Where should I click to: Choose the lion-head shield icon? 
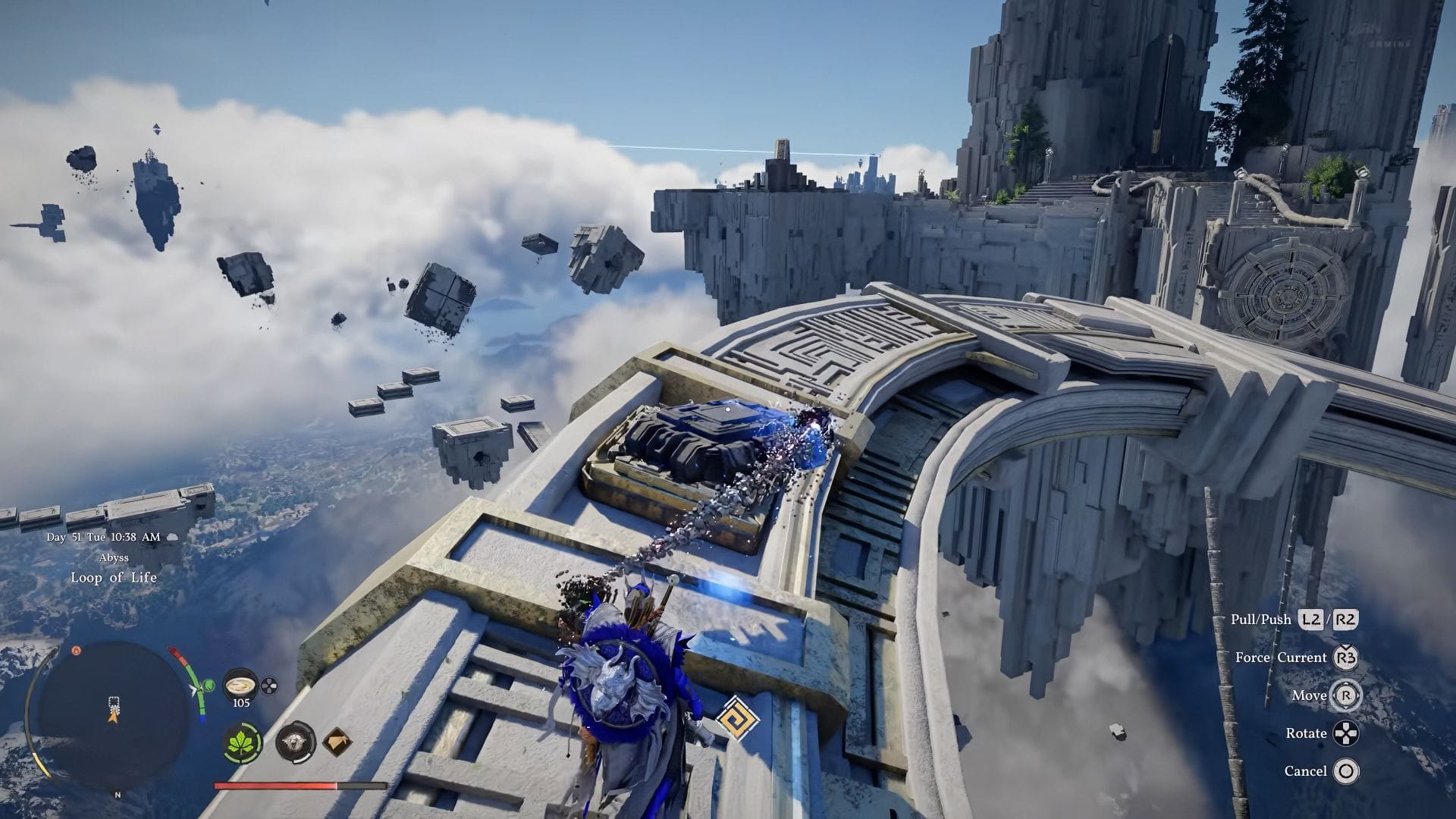[x=295, y=742]
